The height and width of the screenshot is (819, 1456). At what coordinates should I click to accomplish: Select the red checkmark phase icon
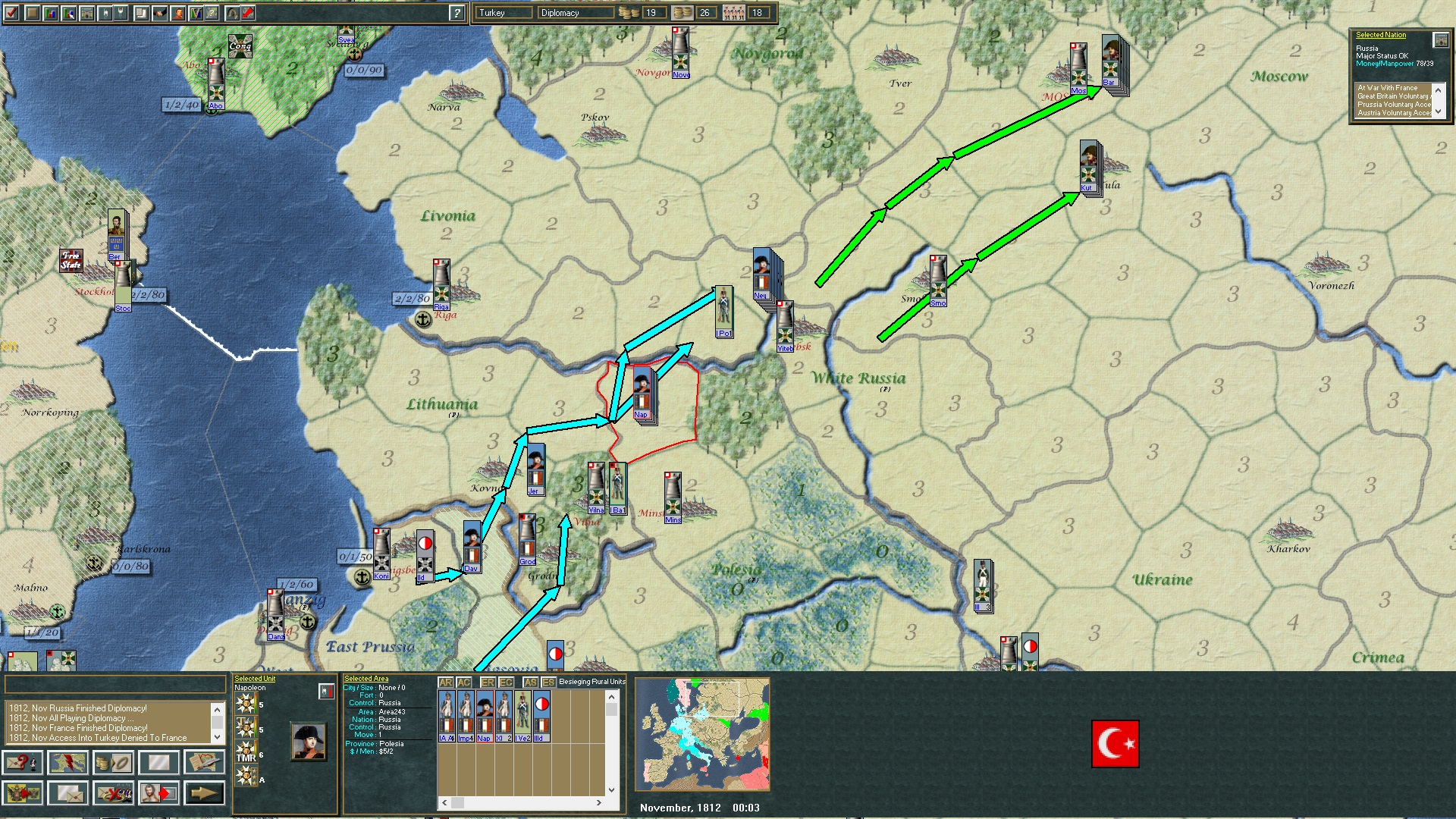[10, 12]
